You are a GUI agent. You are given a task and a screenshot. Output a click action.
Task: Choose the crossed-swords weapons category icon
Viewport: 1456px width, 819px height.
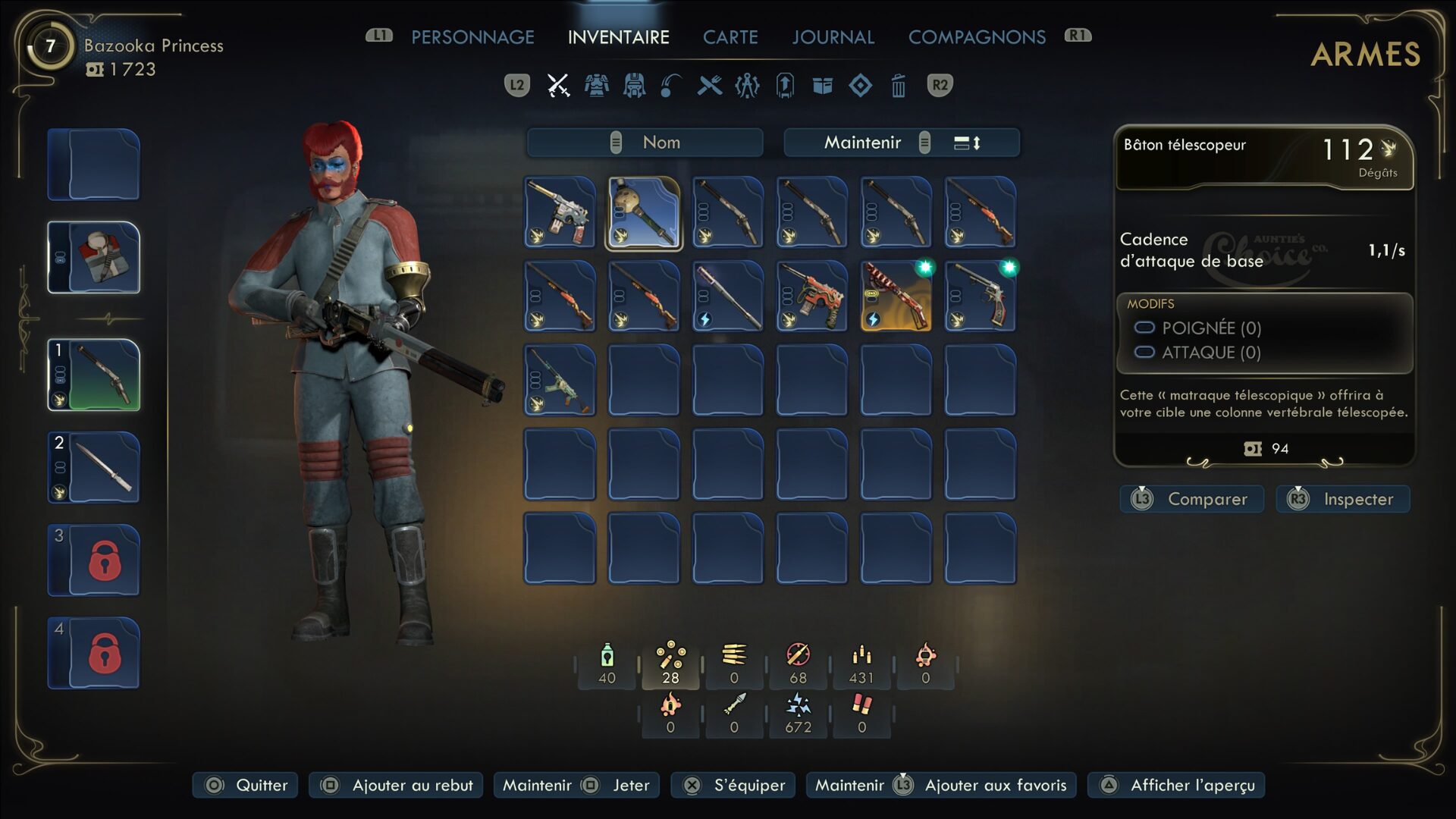click(558, 86)
